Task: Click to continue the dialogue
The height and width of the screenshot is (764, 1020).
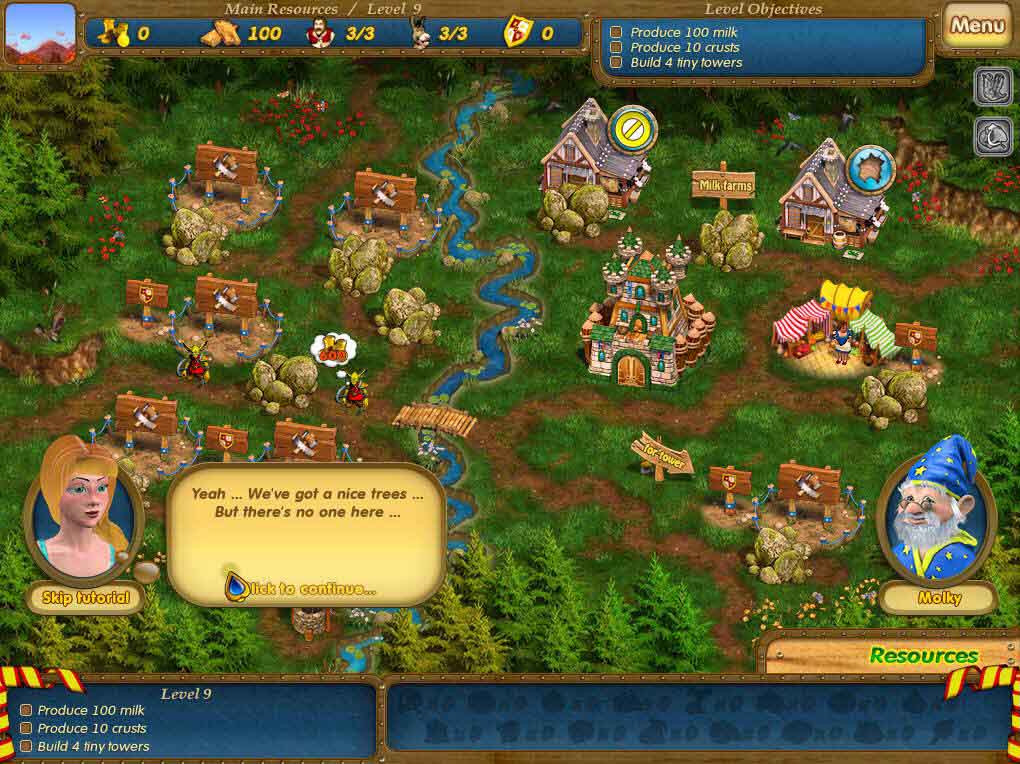Action: 306,588
